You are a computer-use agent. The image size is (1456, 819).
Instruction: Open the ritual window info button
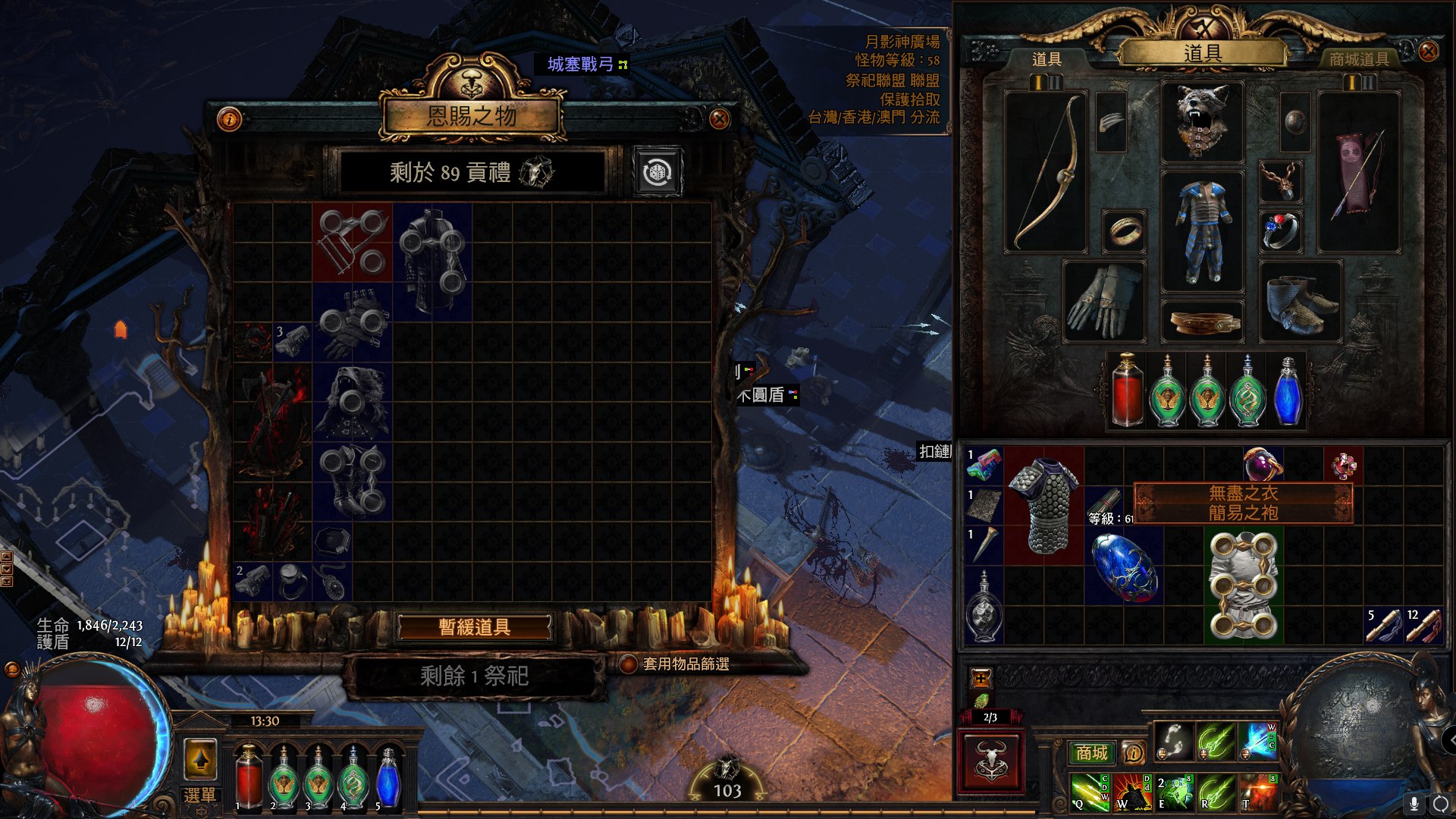229,119
